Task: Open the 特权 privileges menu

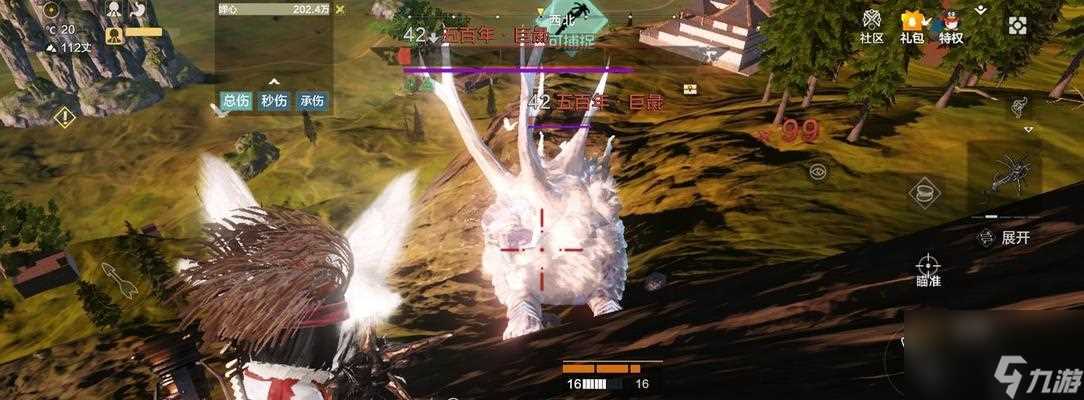Action: [x=951, y=25]
